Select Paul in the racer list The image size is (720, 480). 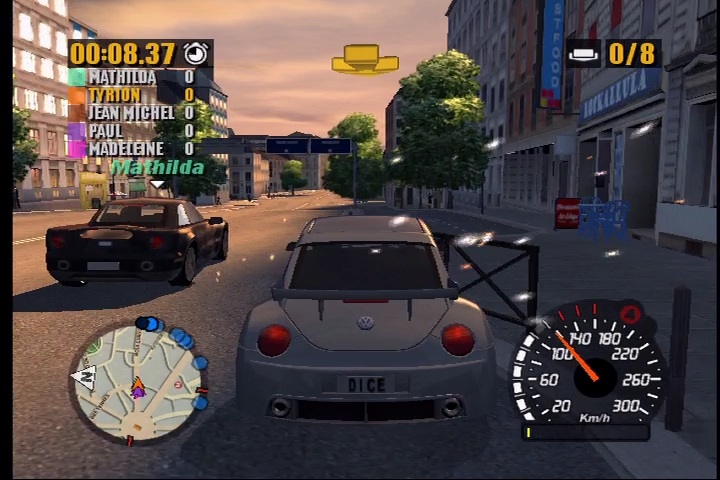[106, 131]
